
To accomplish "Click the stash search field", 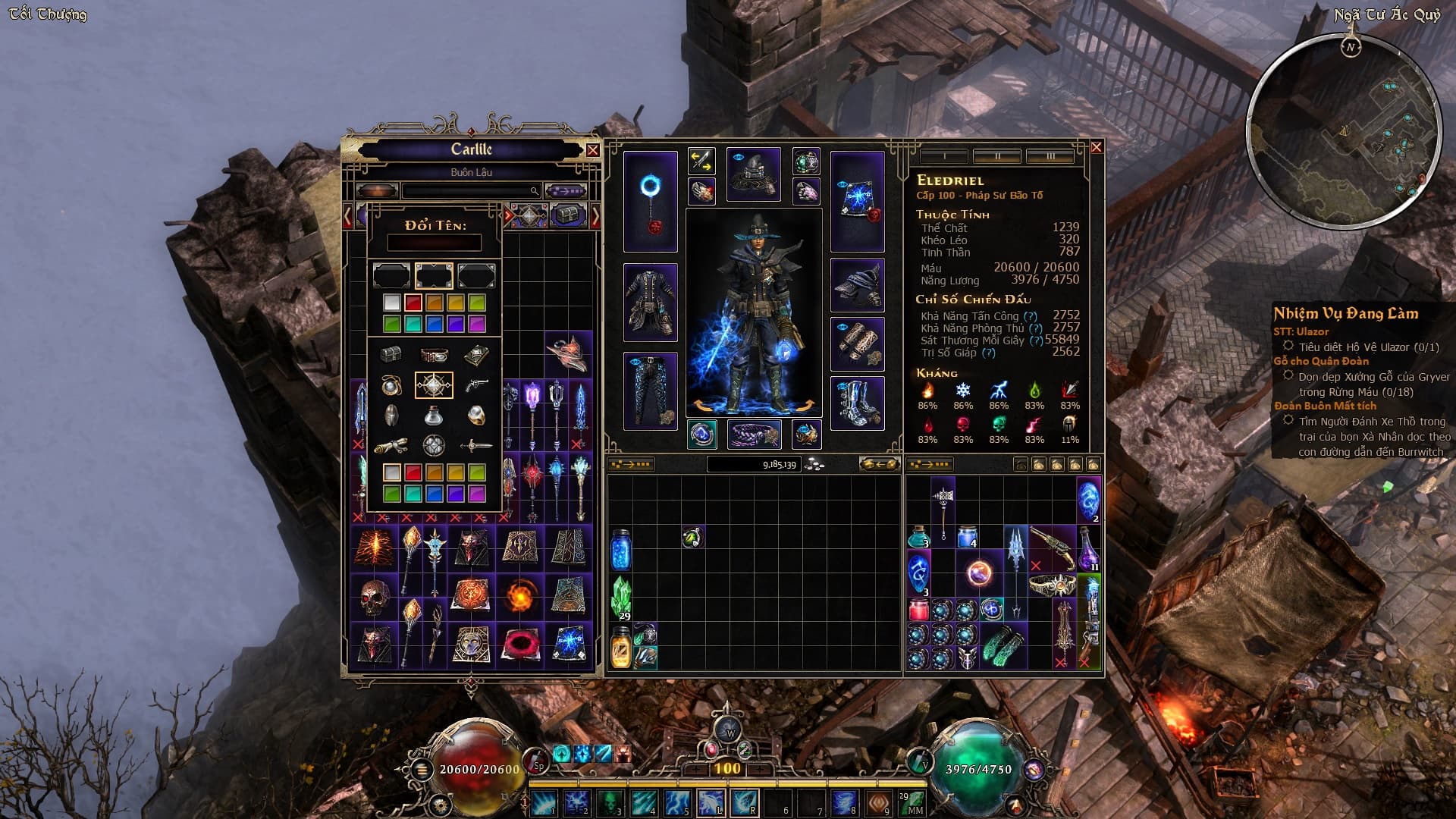I will [470, 191].
